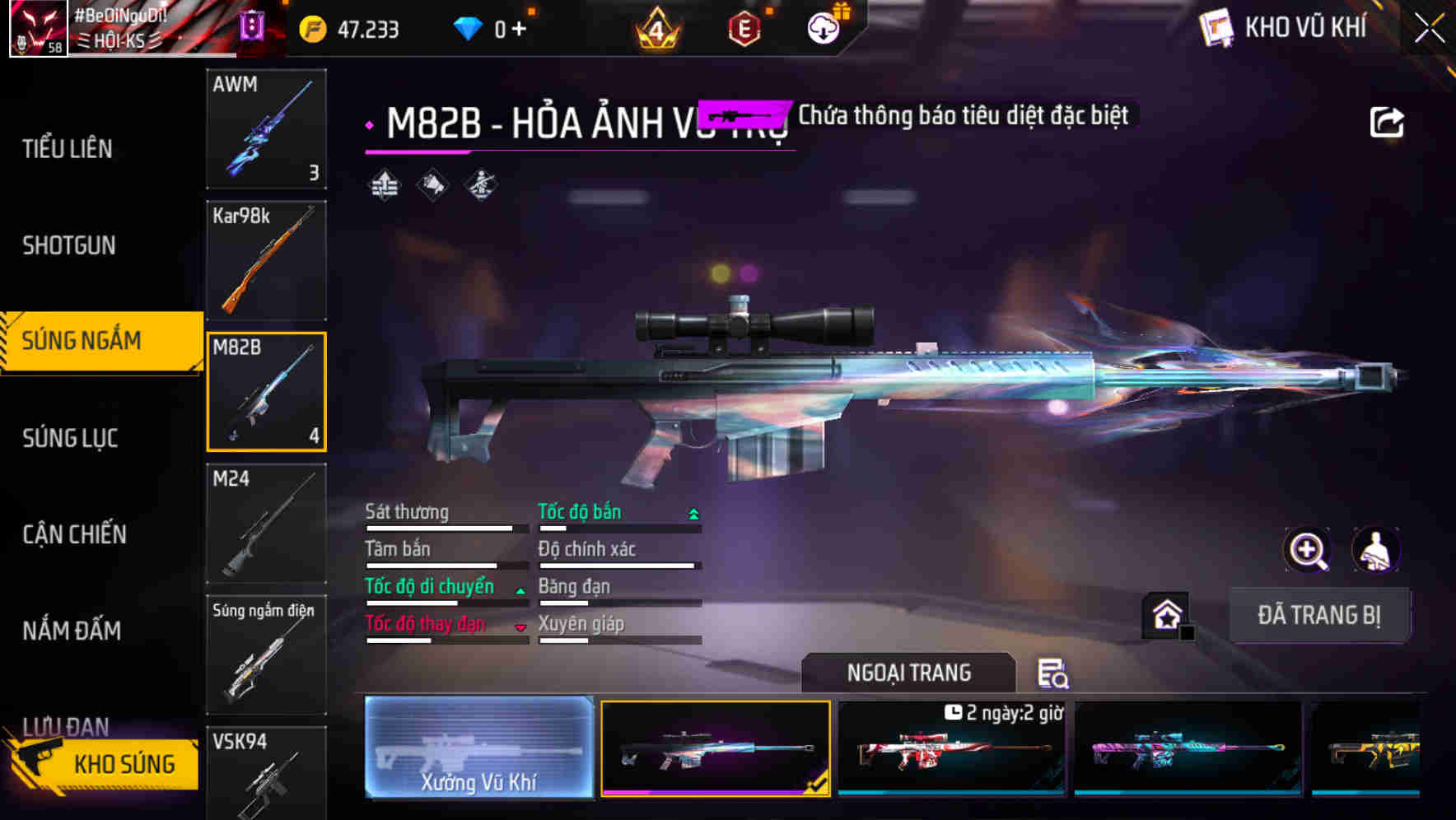Click the Tốc độ bắn stat bar
Image resolution: width=1456 pixels, height=820 pixels.
pos(618,520)
